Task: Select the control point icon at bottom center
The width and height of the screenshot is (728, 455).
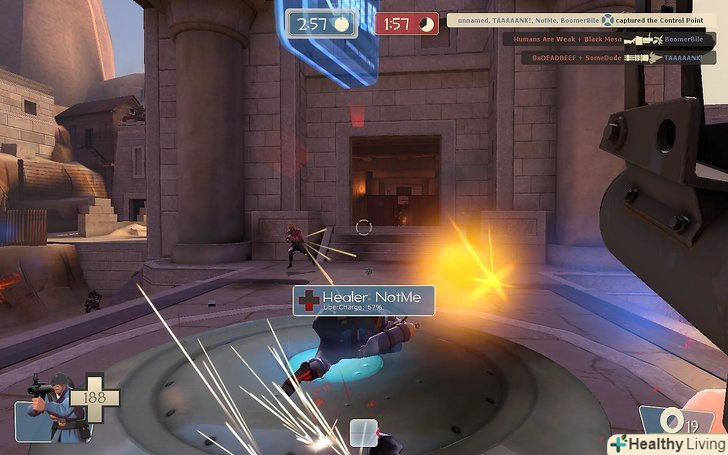Action: point(362,433)
